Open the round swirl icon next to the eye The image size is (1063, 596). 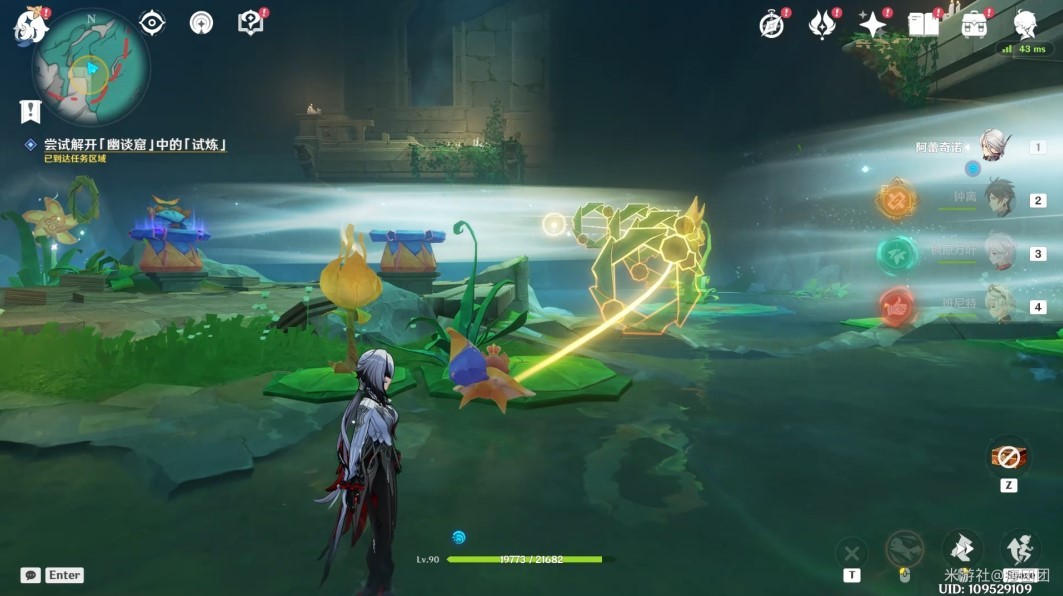[201, 23]
